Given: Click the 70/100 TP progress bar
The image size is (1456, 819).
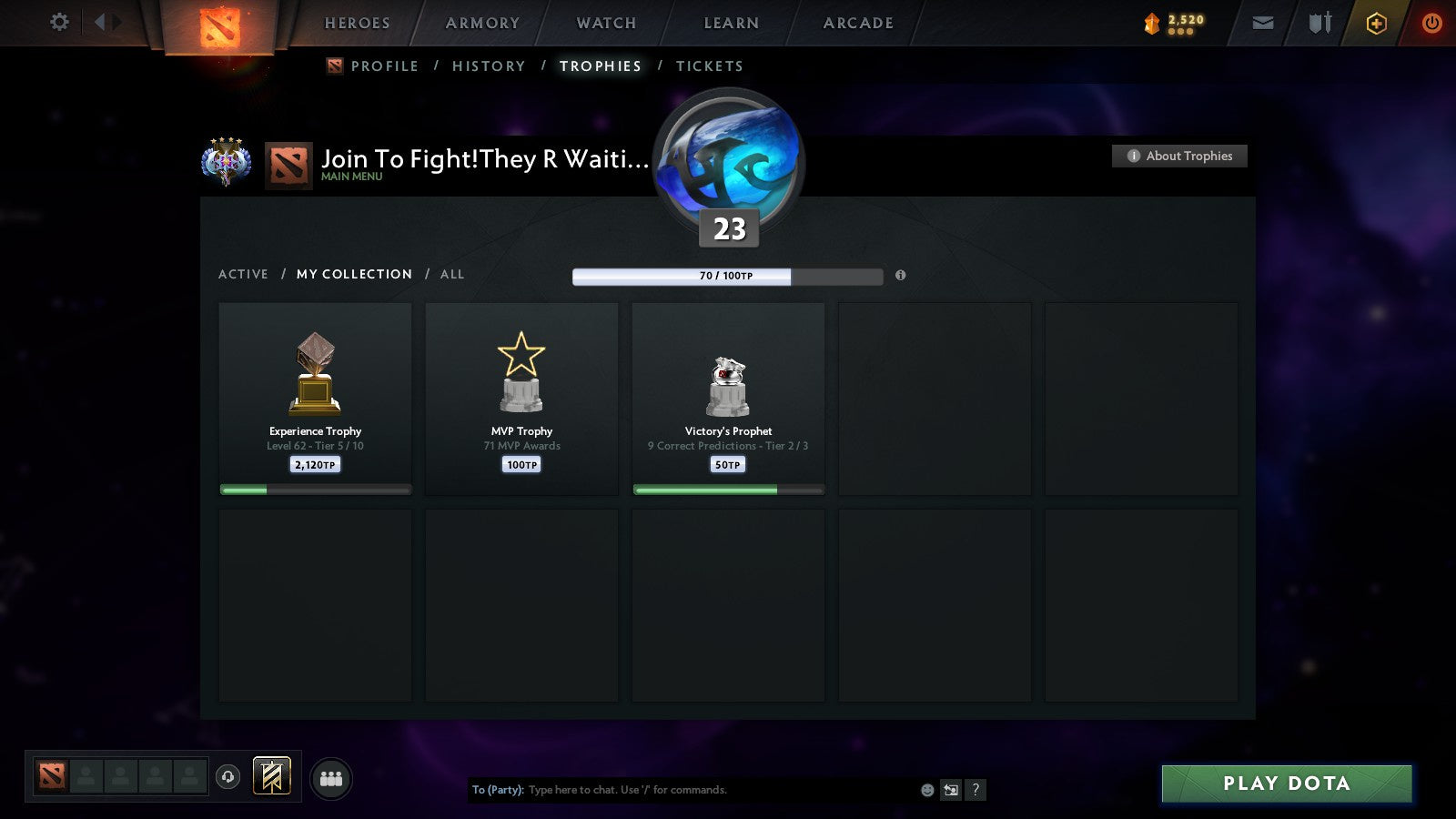Looking at the screenshot, I should [726, 275].
